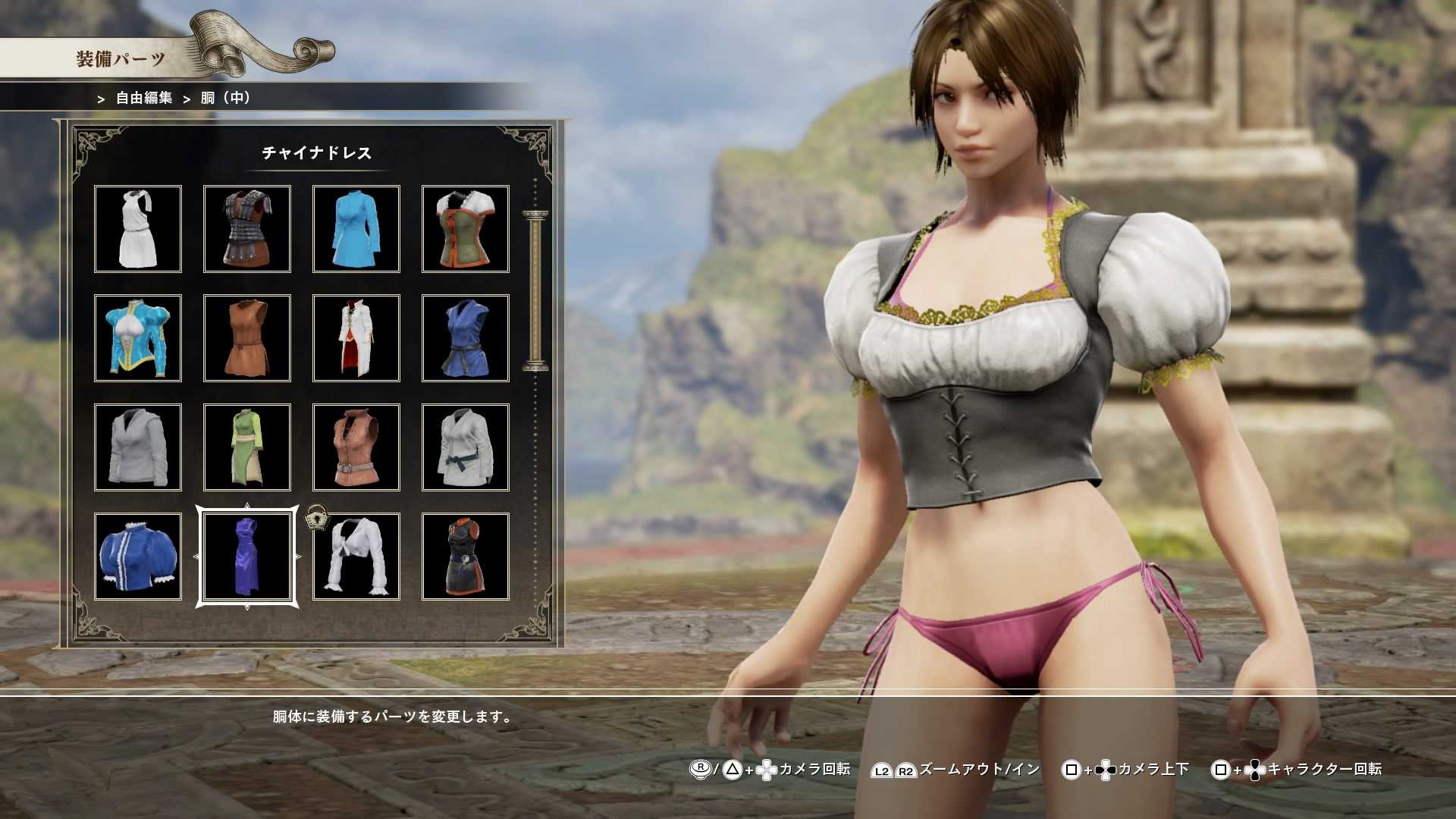Image resolution: width=1456 pixels, height=819 pixels.
Task: Choose the brown leather armor top
Action: [x=247, y=228]
